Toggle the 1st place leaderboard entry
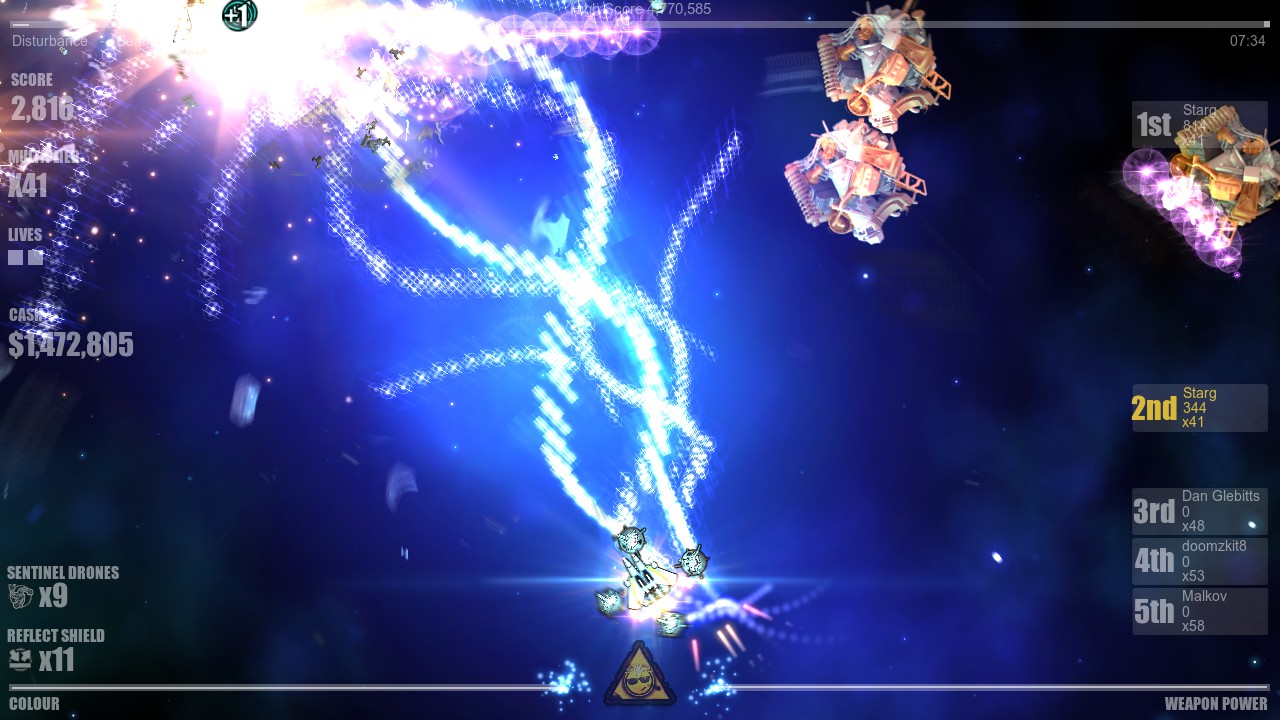Viewport: 1280px width, 720px height. (1198, 124)
